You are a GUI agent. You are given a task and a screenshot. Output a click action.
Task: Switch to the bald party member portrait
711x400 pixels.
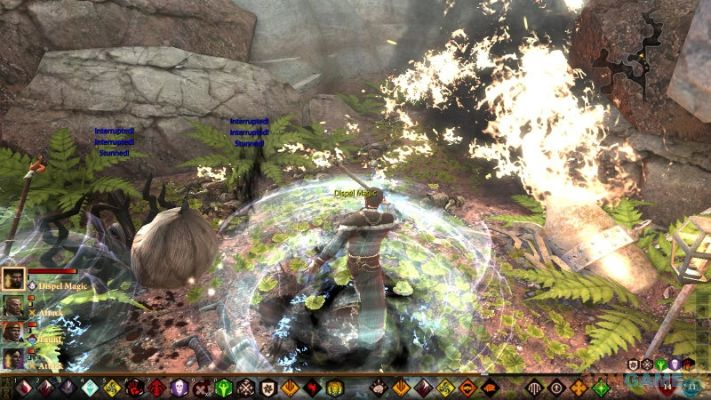(x=13, y=307)
